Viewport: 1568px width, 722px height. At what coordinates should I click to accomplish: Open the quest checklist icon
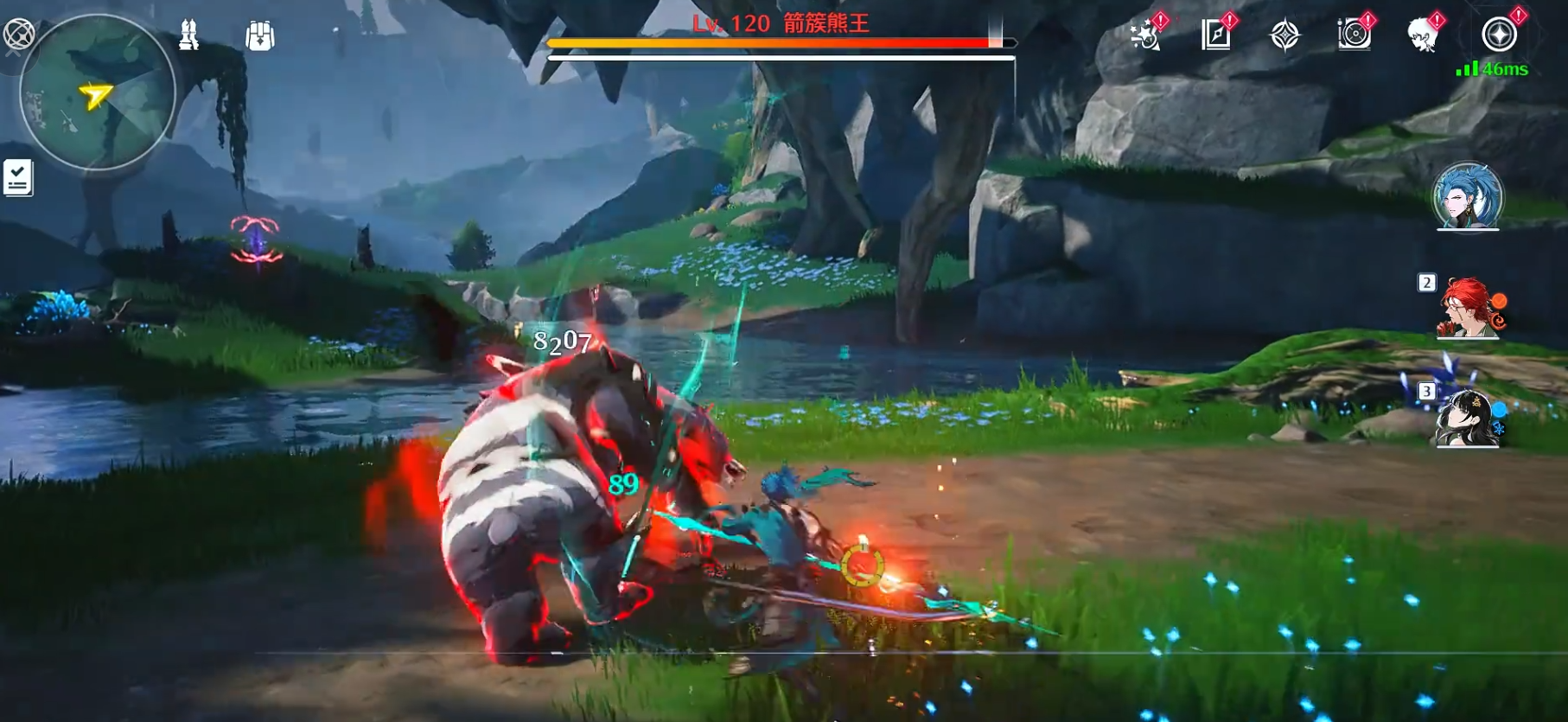(x=18, y=178)
